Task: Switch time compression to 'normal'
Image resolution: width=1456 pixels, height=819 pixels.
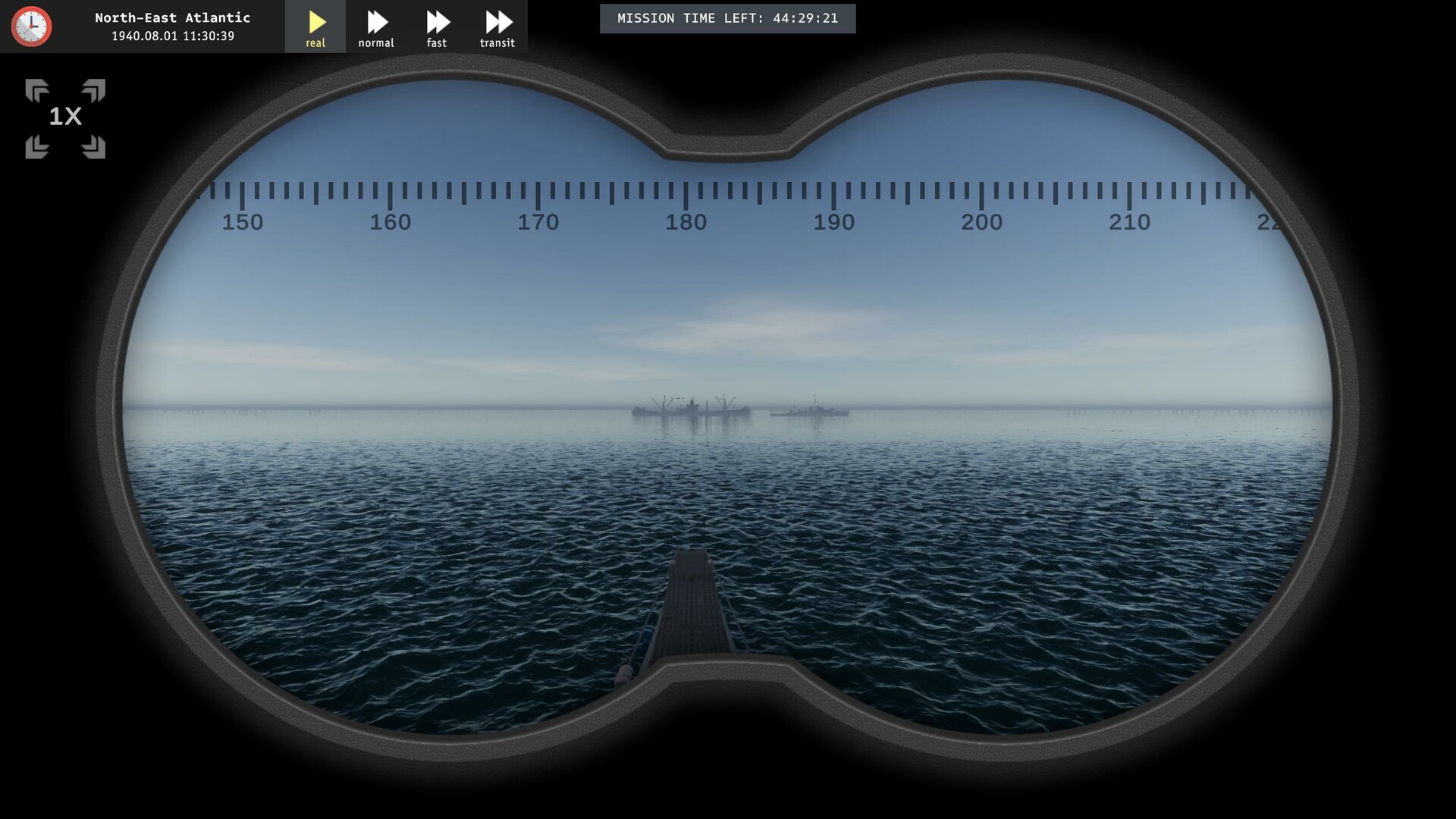Action: pos(376,27)
